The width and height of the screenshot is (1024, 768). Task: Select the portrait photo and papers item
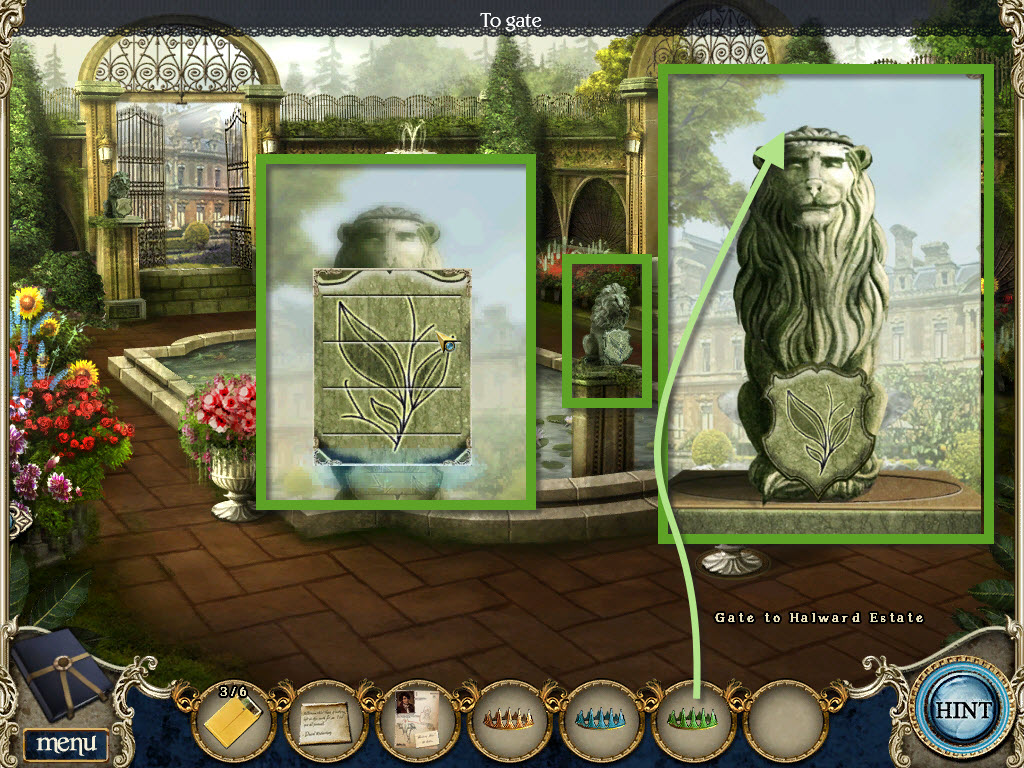coord(419,719)
